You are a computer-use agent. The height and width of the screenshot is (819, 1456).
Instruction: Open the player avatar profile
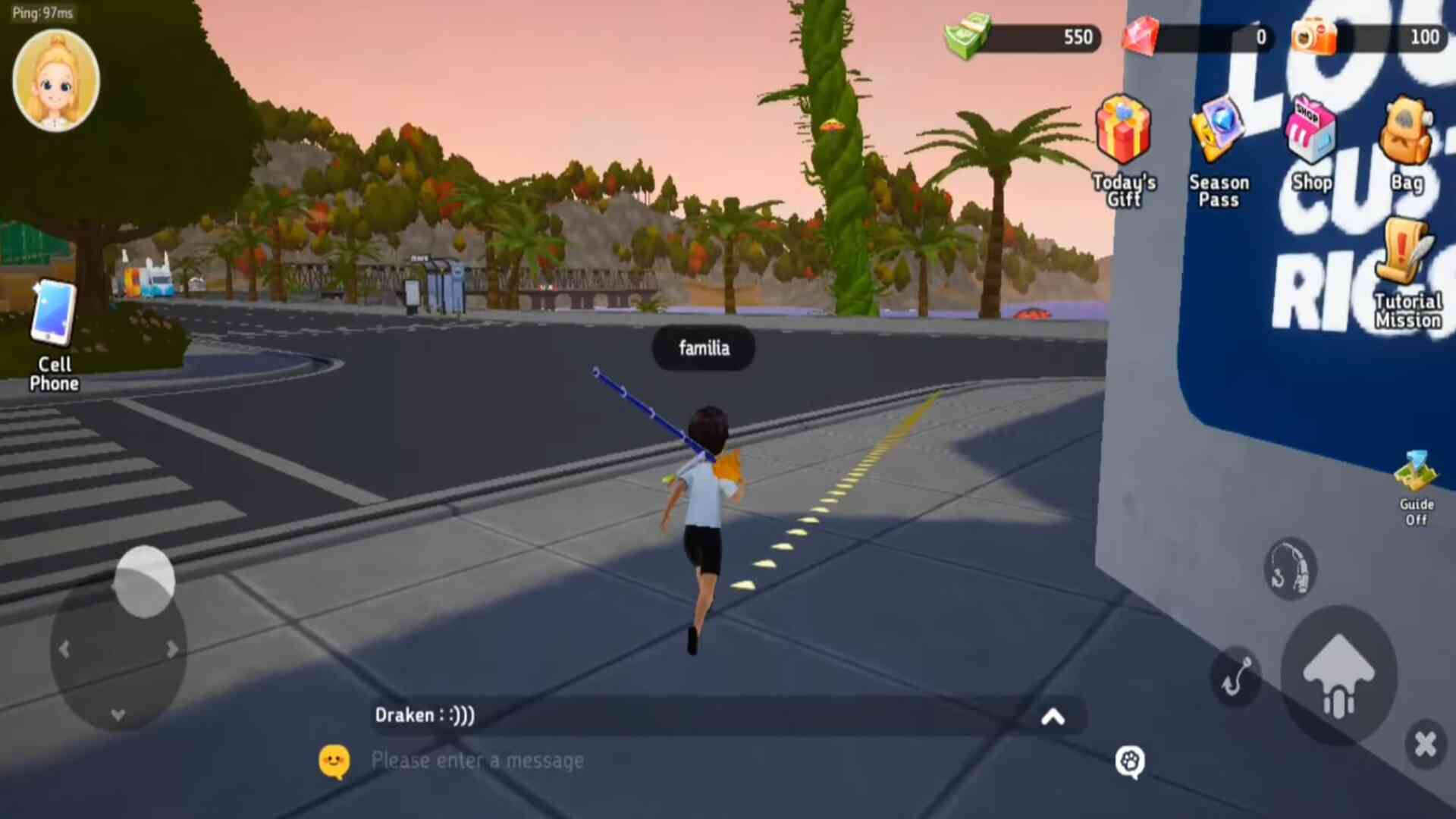coord(55,81)
